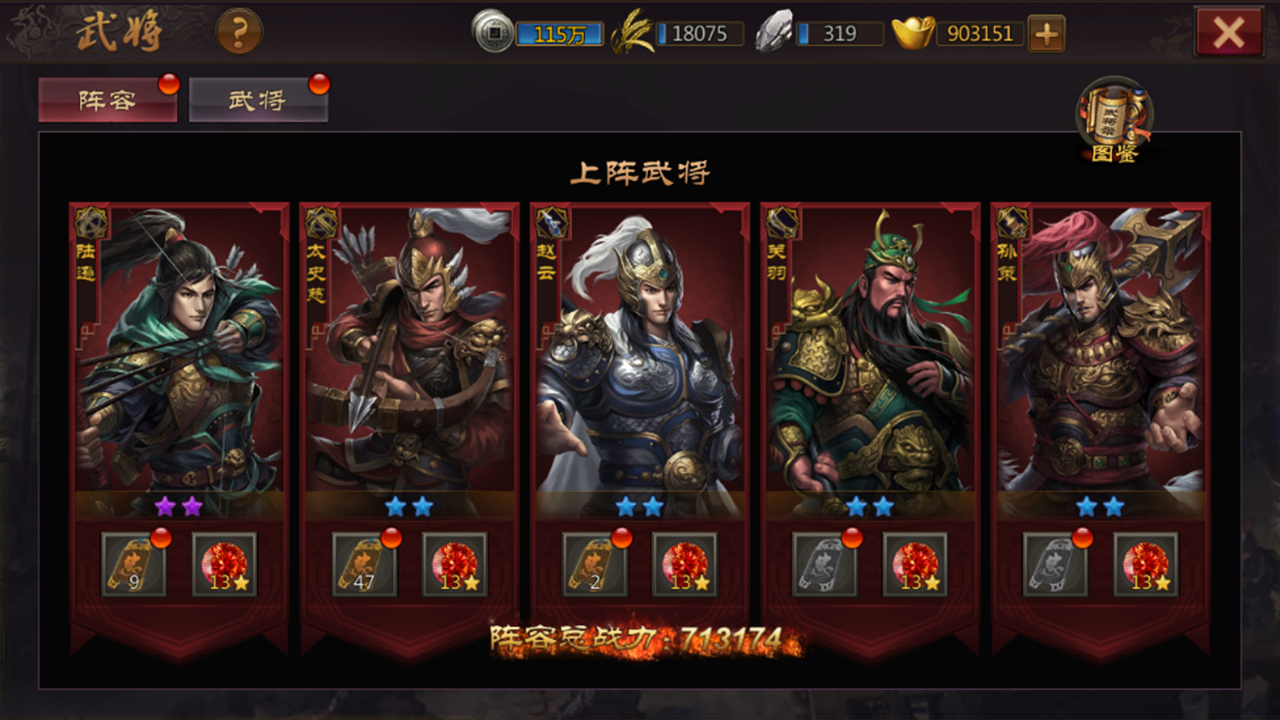
Task: Close the 武将 window
Action: tap(1227, 30)
